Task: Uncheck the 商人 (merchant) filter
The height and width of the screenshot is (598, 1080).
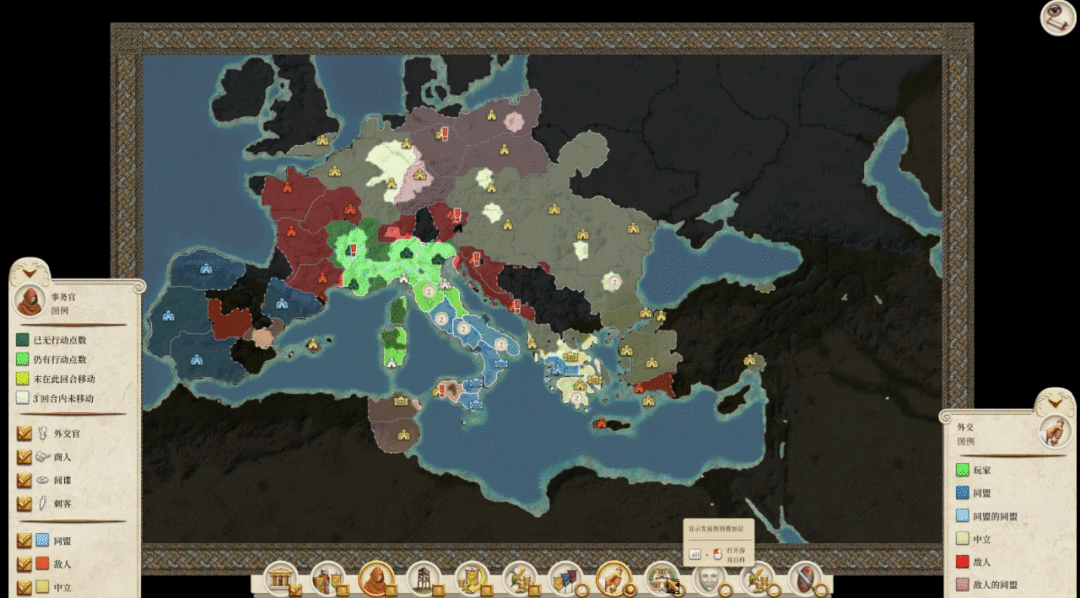Action: point(26,458)
